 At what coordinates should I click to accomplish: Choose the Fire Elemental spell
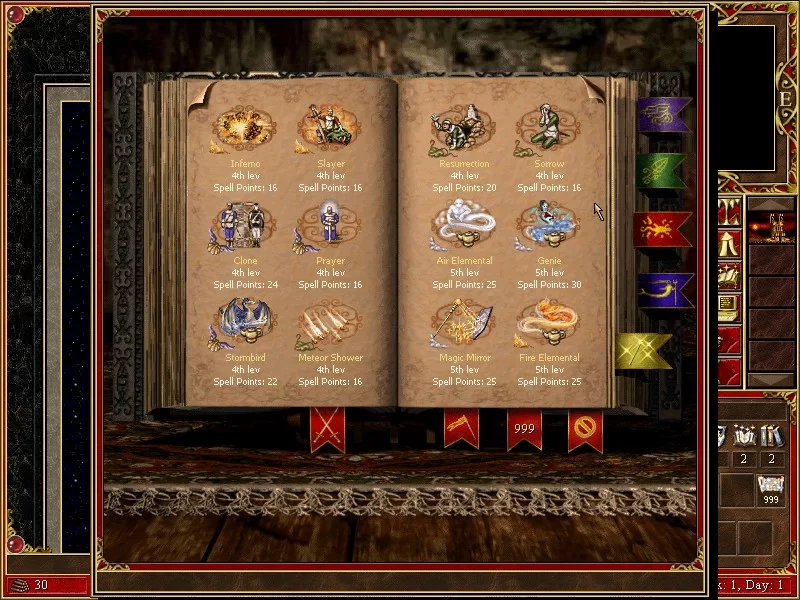pyautogui.click(x=548, y=324)
